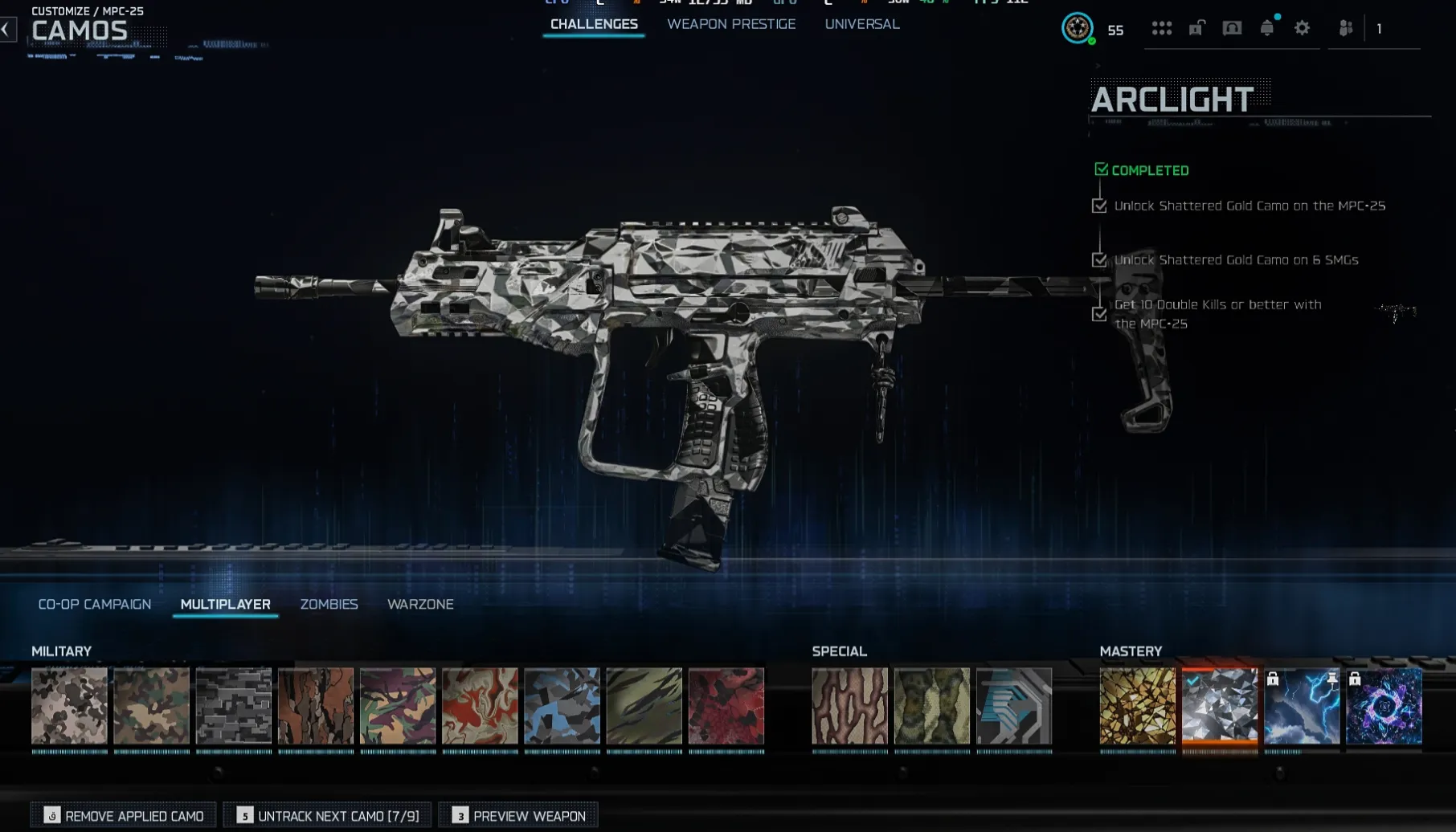Select the UNIVERSAL challenges tab

861,24
